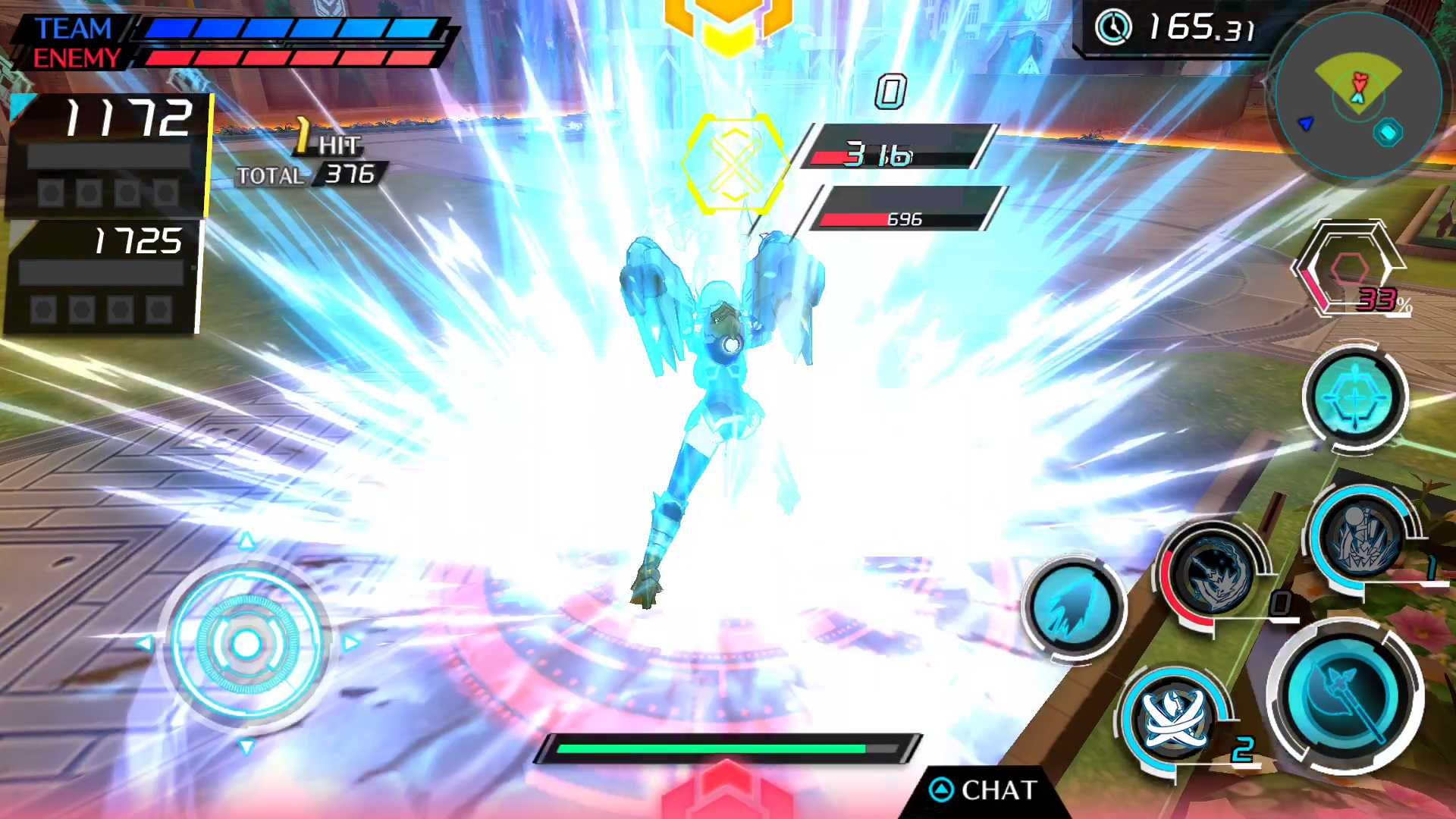Image resolution: width=1456 pixels, height=819 pixels.
Task: Use the dash boost button
Action: (x=1074, y=606)
